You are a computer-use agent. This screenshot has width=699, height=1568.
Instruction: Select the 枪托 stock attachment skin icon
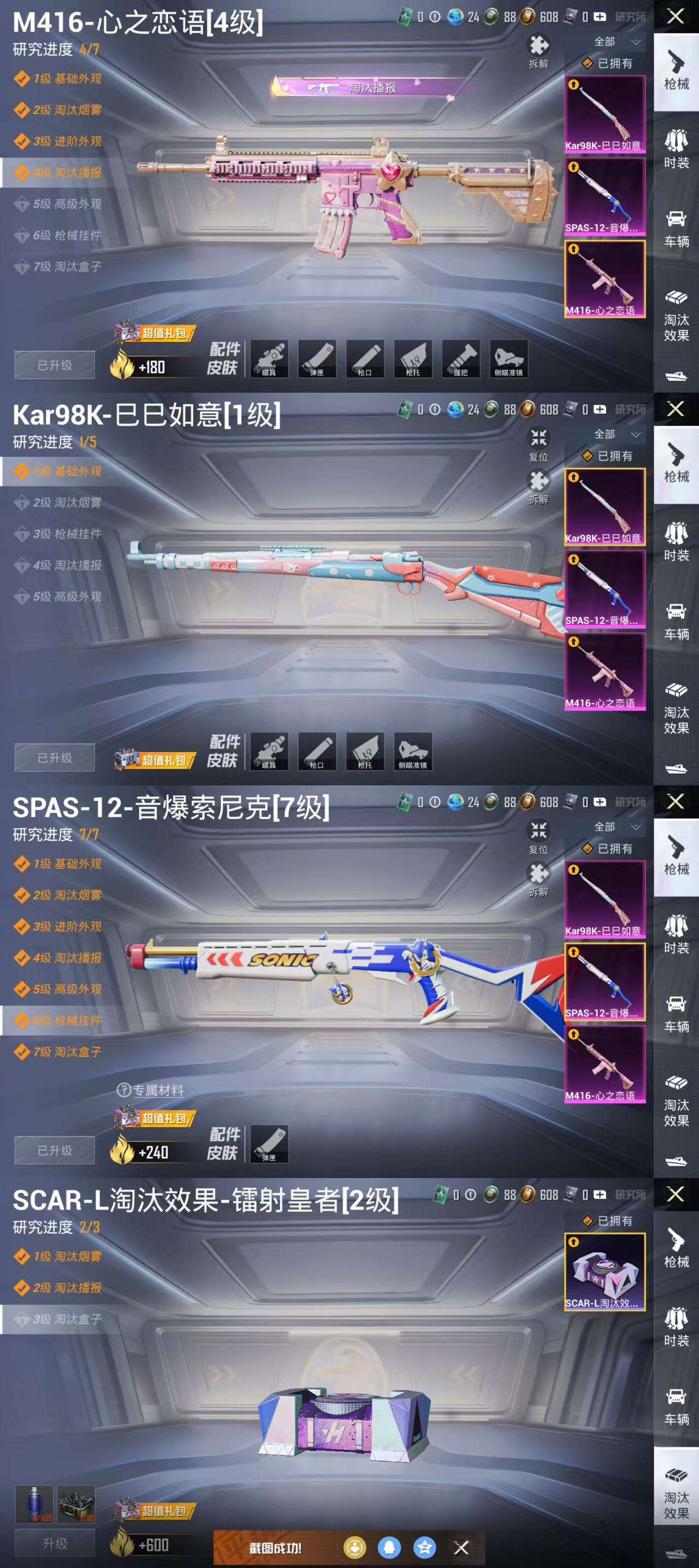[x=412, y=359]
